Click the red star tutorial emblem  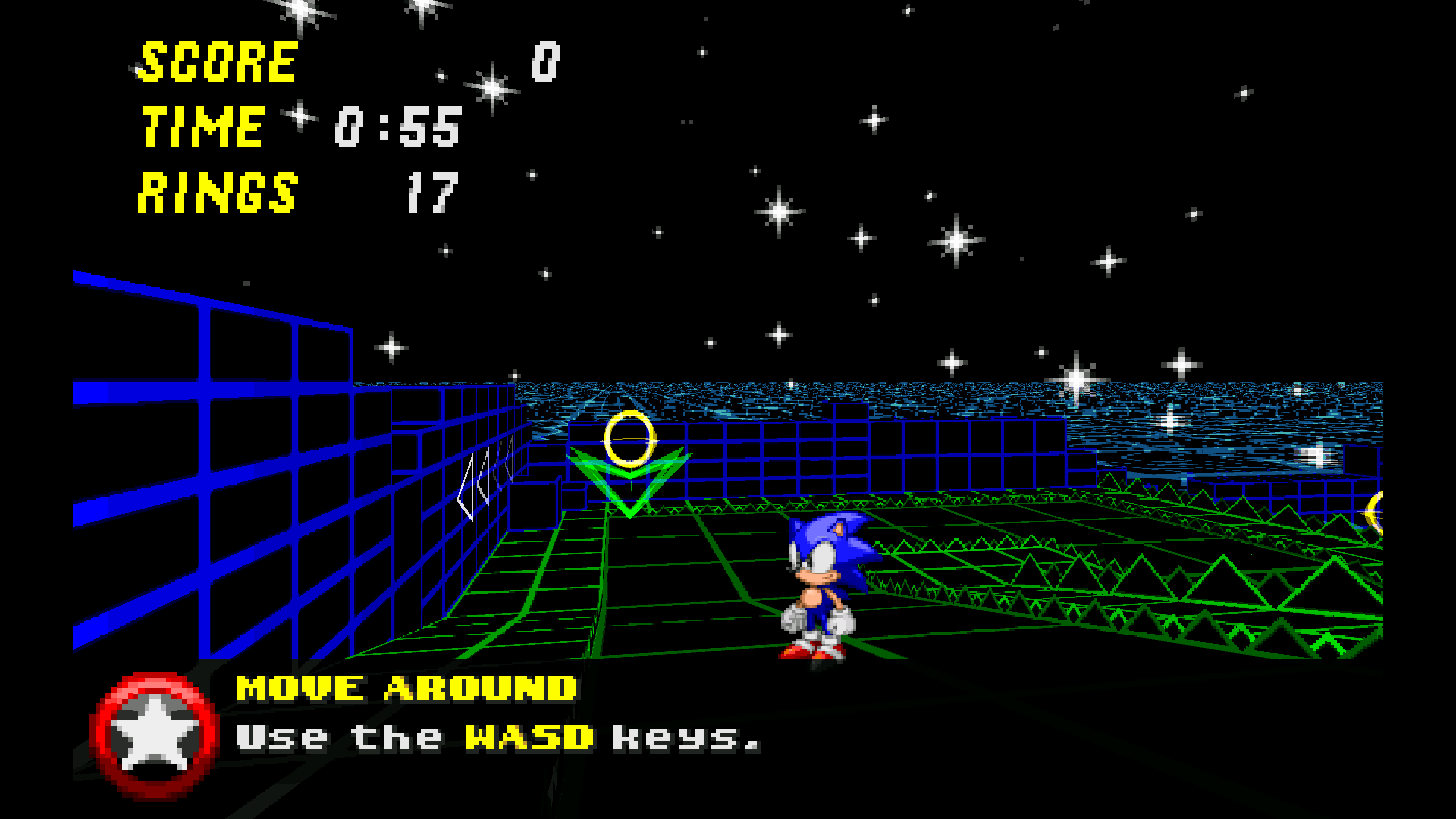tap(155, 735)
